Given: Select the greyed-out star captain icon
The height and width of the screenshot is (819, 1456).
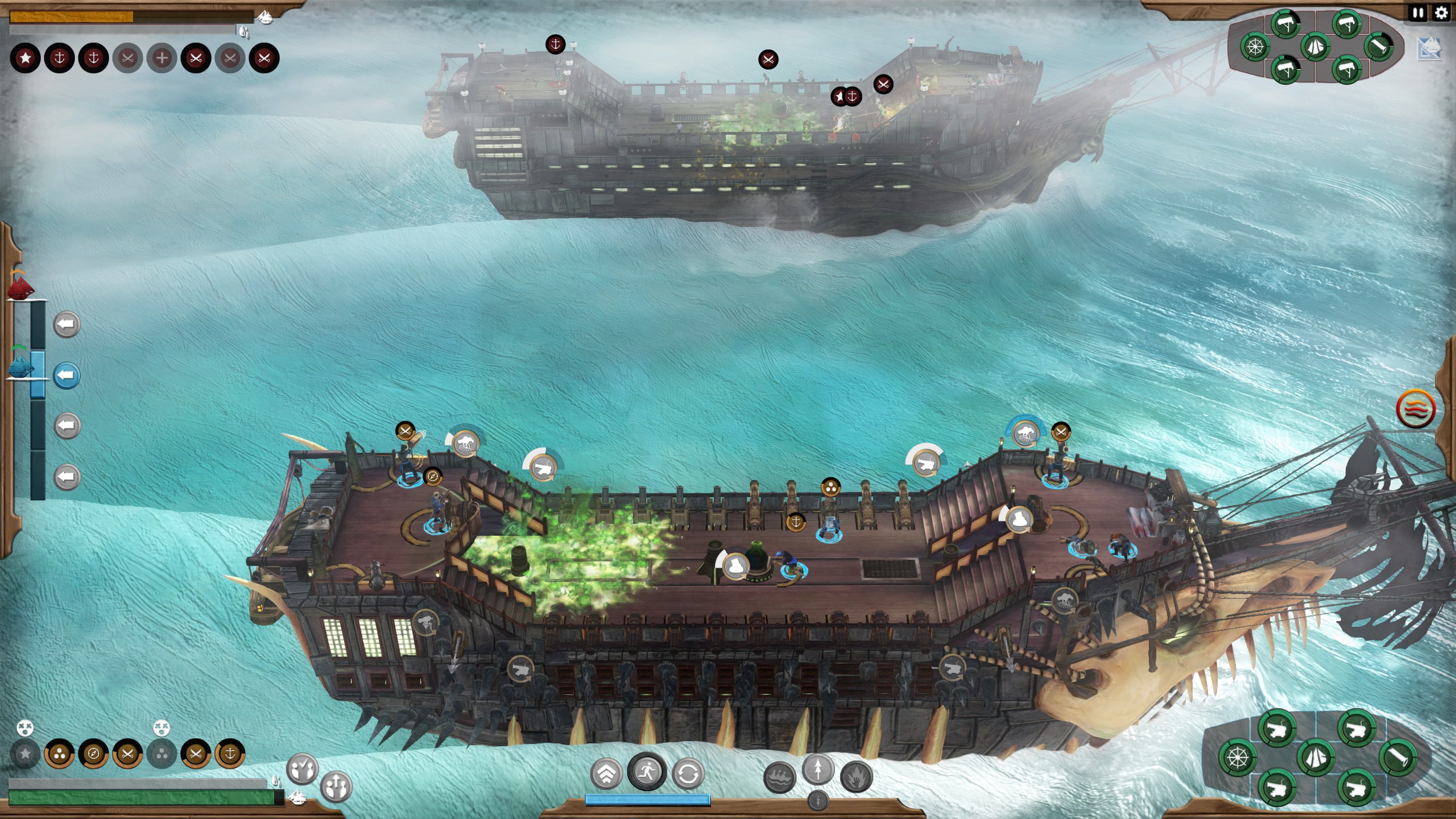Looking at the screenshot, I should (x=25, y=754).
